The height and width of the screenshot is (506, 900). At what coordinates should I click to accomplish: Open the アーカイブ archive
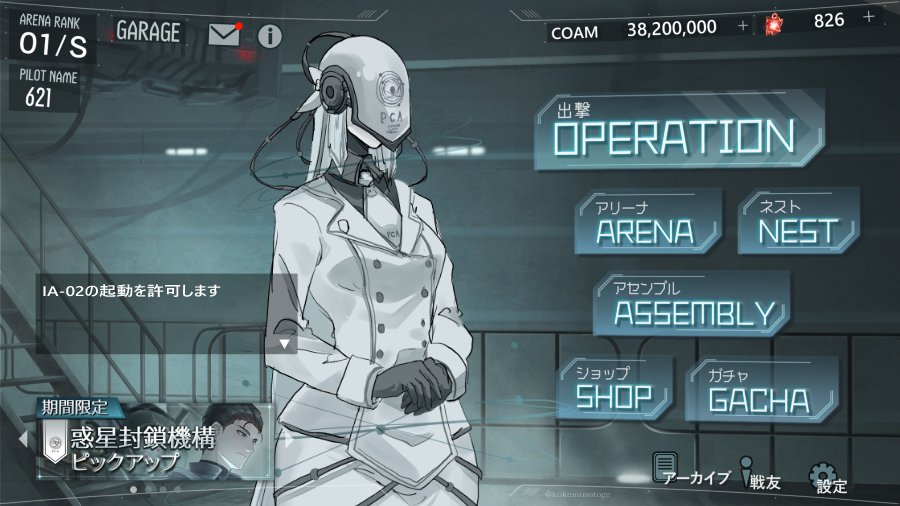pos(690,470)
